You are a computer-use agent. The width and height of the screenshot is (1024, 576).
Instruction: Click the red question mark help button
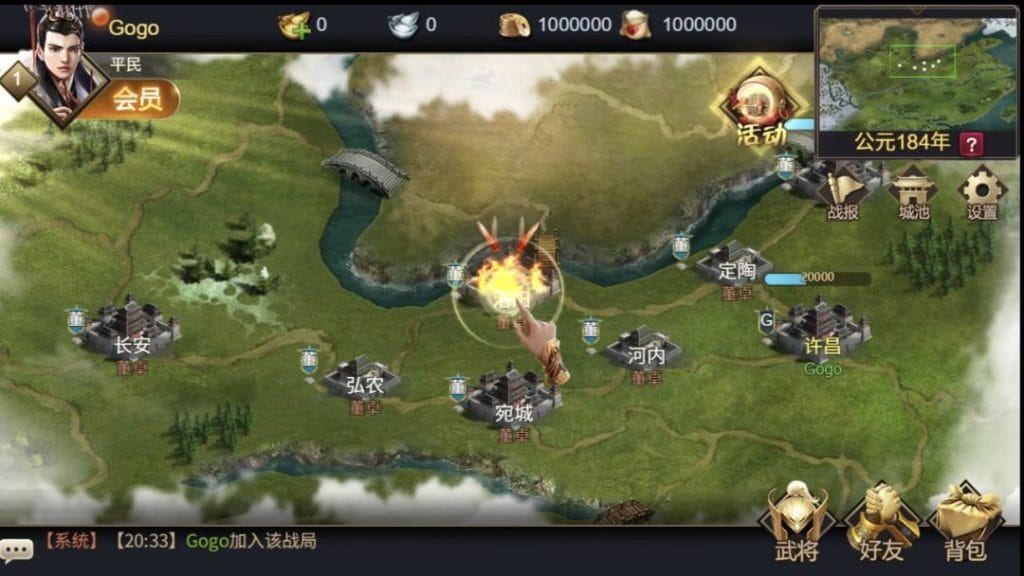tap(970, 143)
